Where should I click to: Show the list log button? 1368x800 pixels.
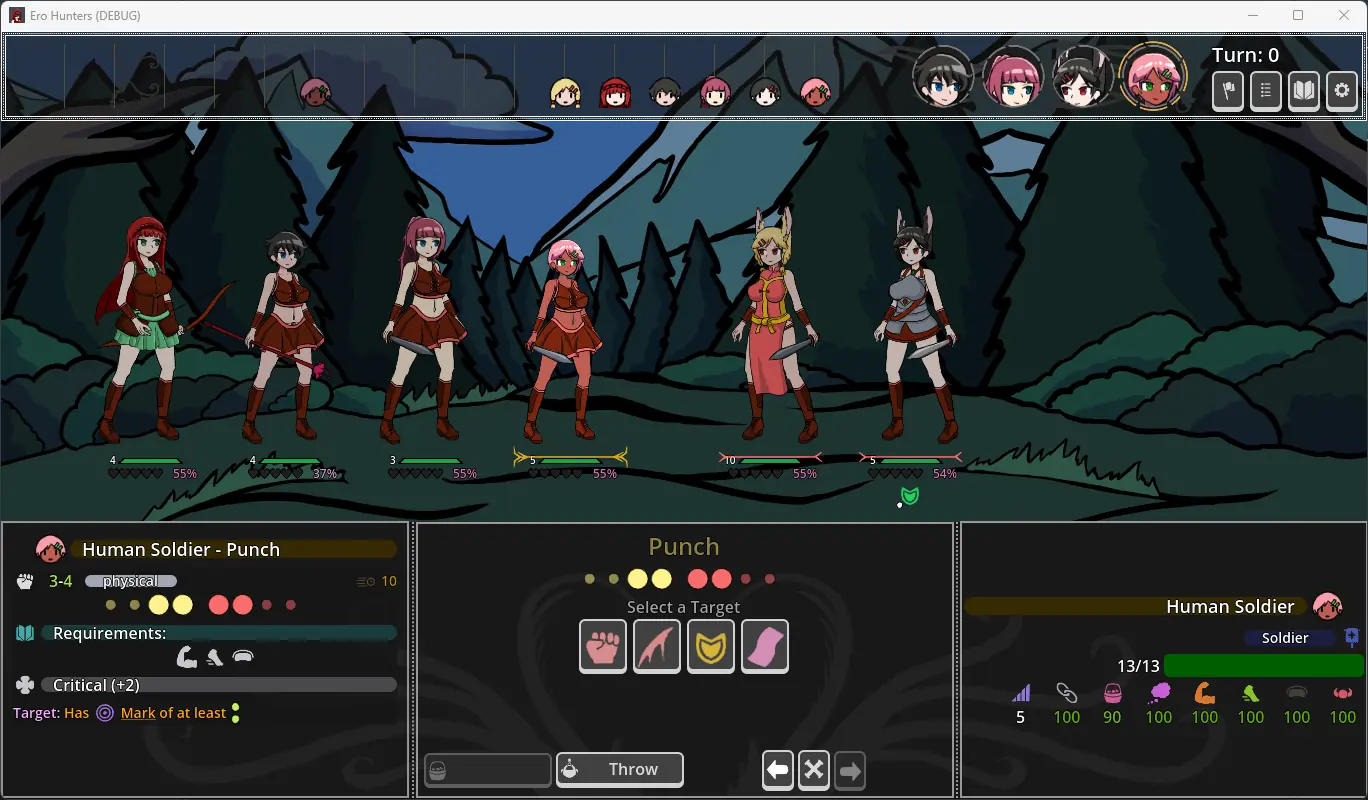(1266, 91)
